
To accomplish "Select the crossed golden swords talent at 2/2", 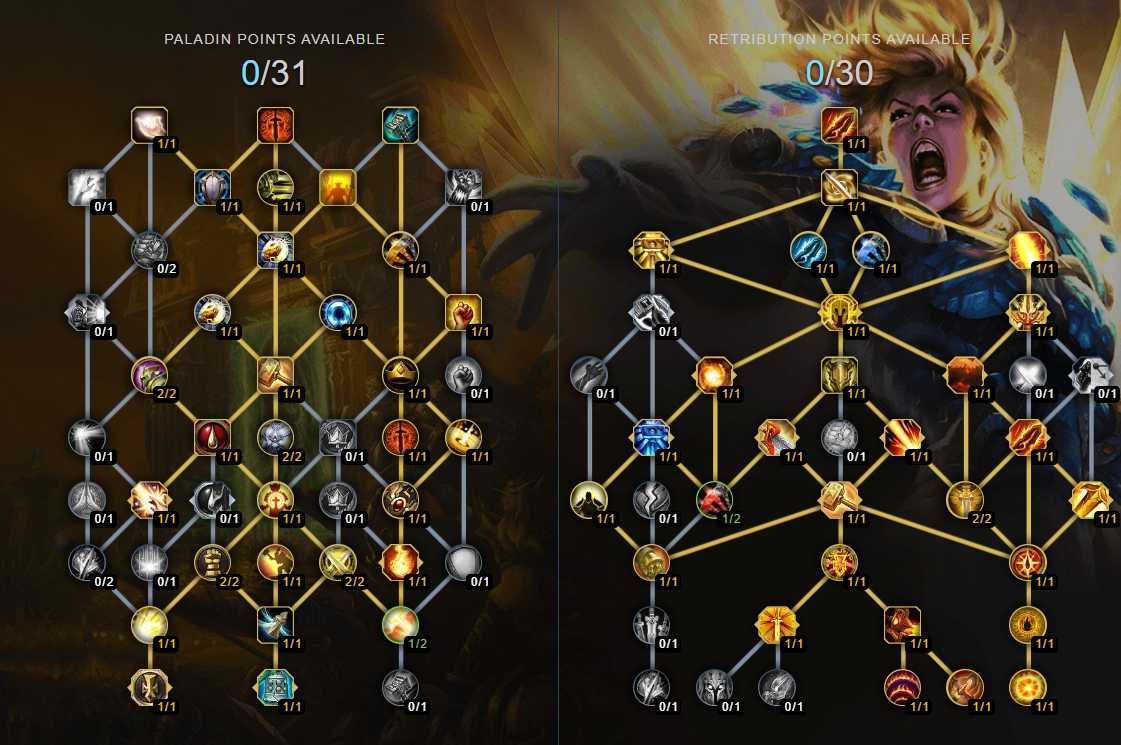I will 337,562.
